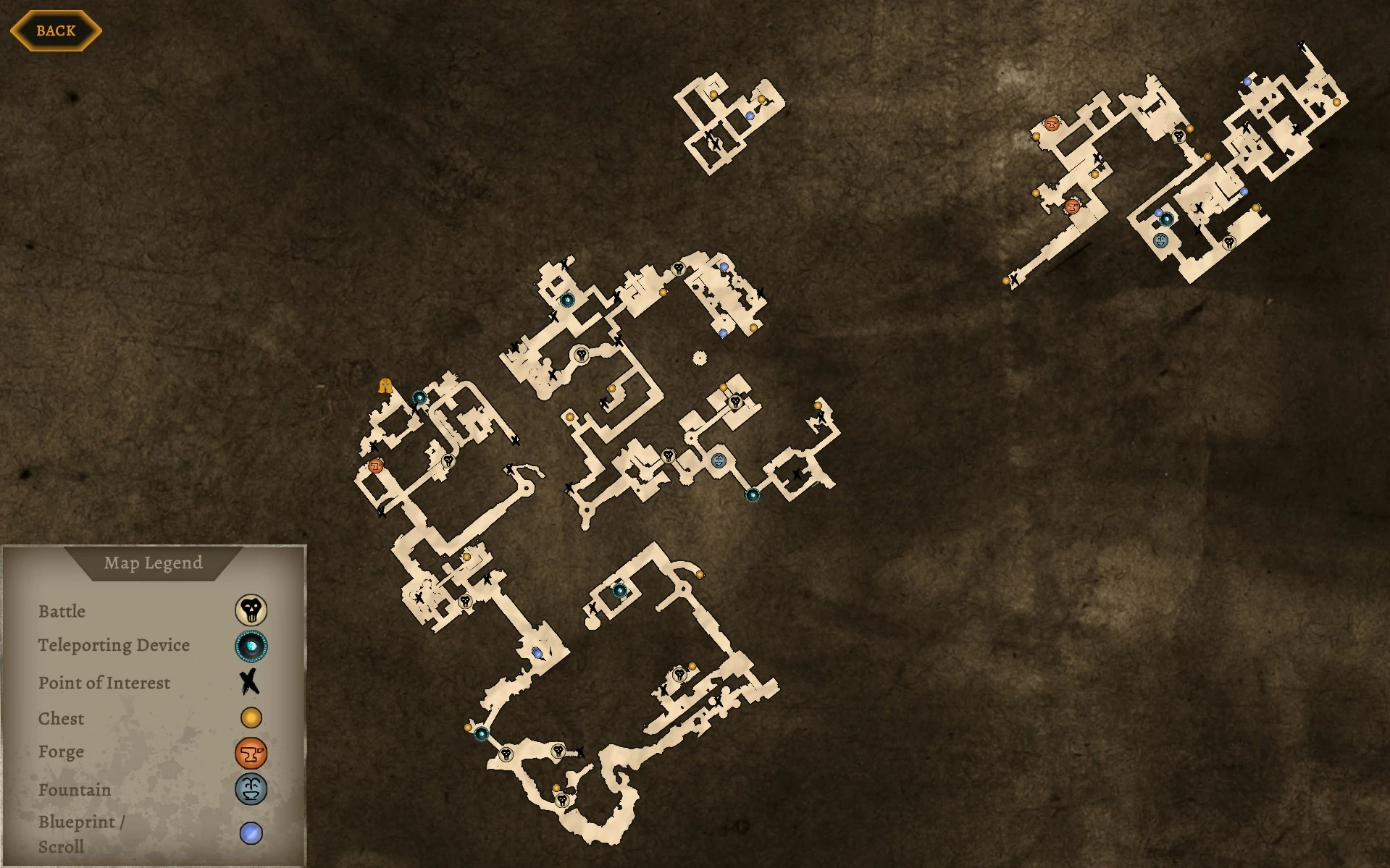This screenshot has width=1390, height=868.
Task: Click a blue blueprint dot in the upper map area
Action: [750, 117]
